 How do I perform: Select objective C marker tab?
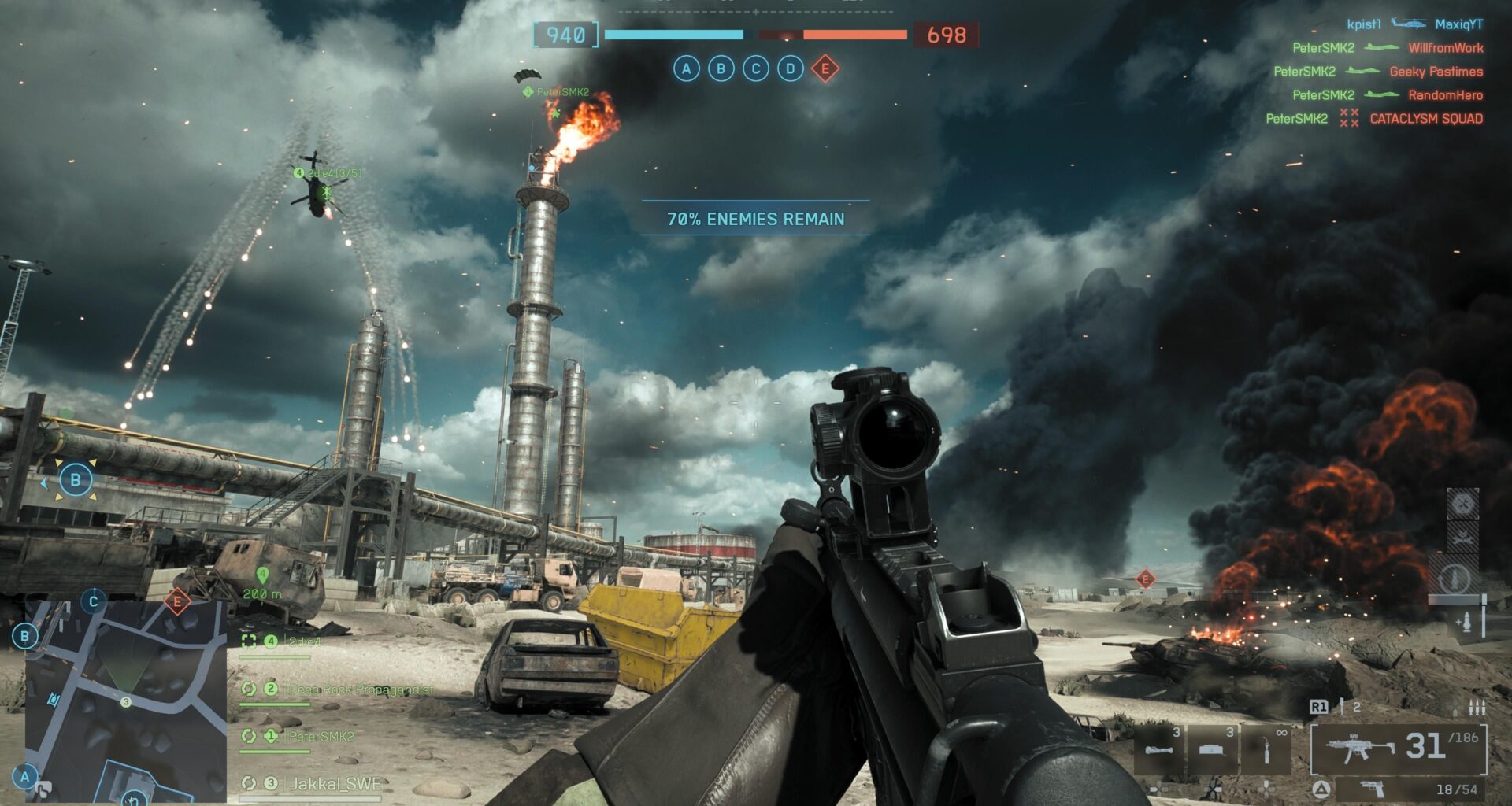tap(754, 69)
